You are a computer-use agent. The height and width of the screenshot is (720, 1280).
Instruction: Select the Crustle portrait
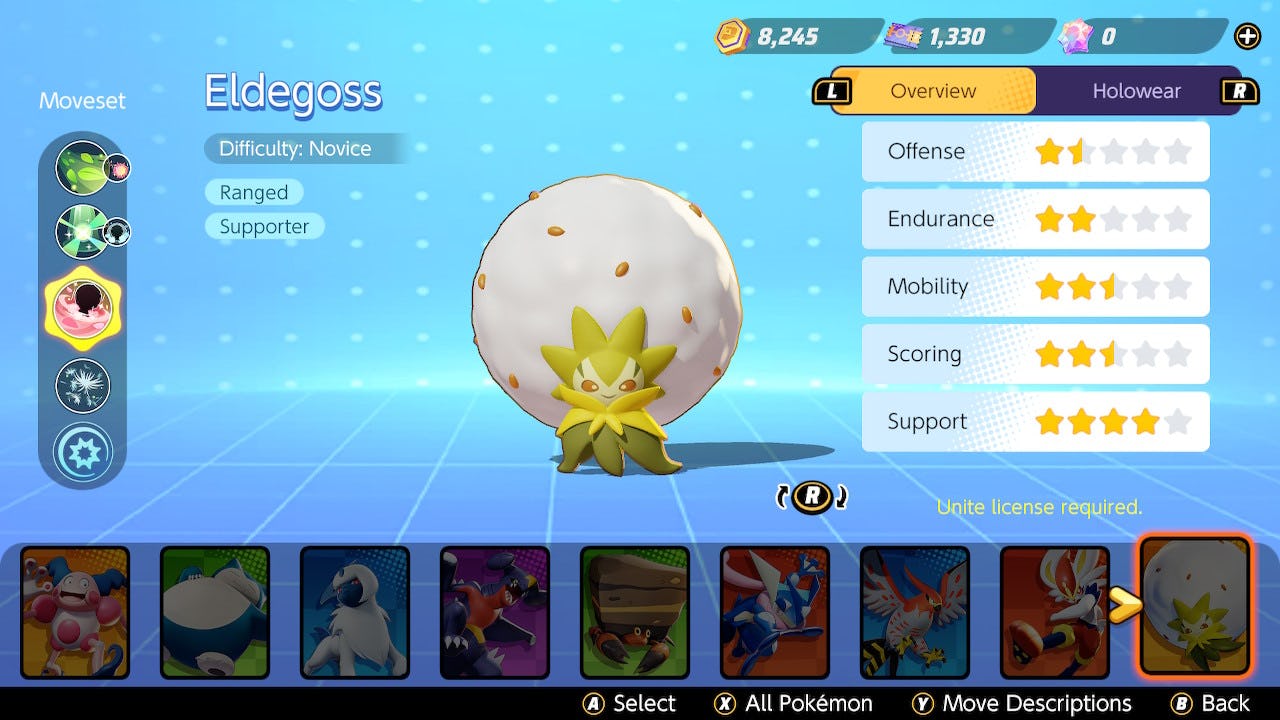coord(635,611)
